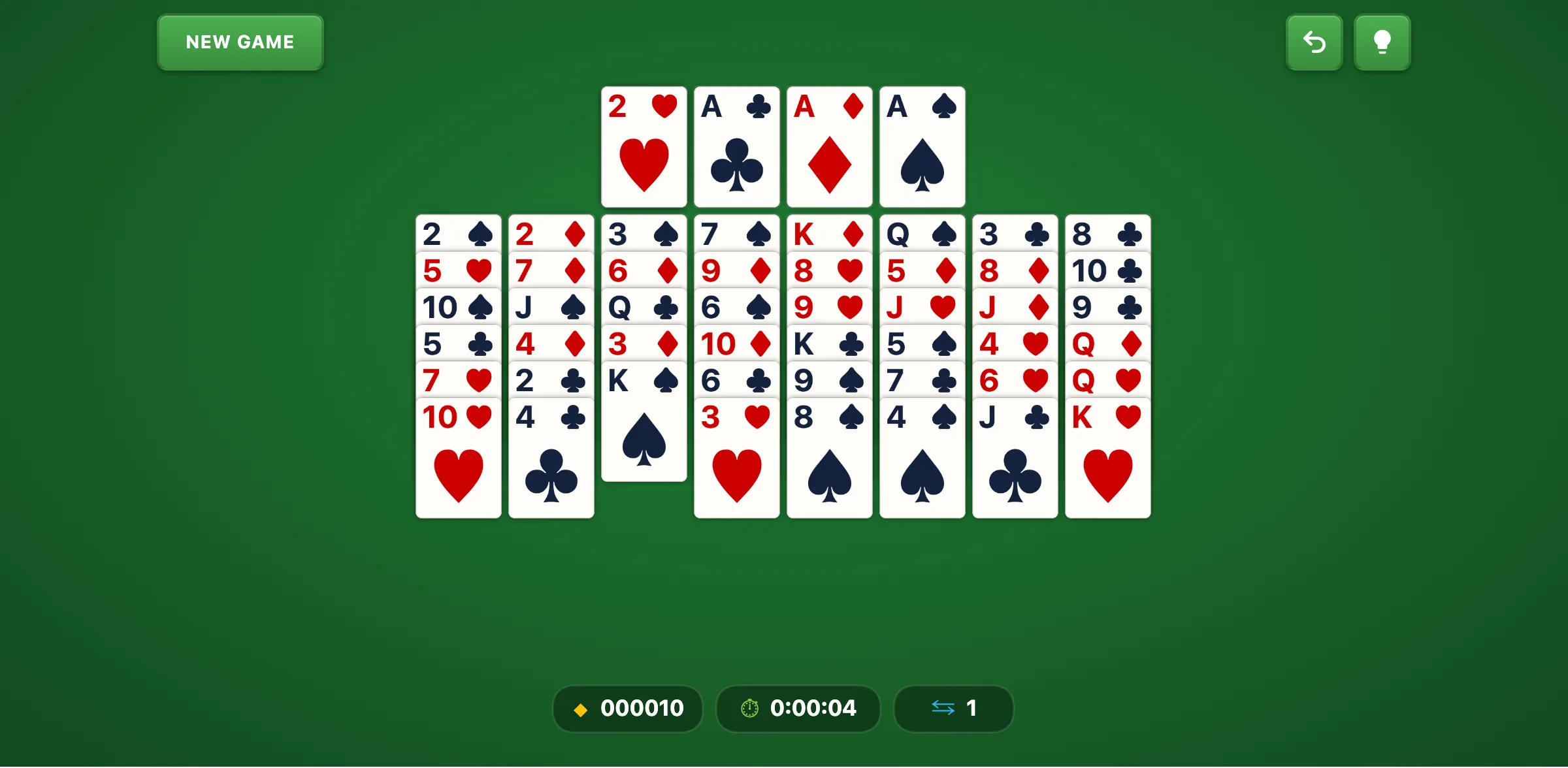Click the stopwatch timer icon
Image resolution: width=1568 pixels, height=768 pixels.
pos(749,709)
